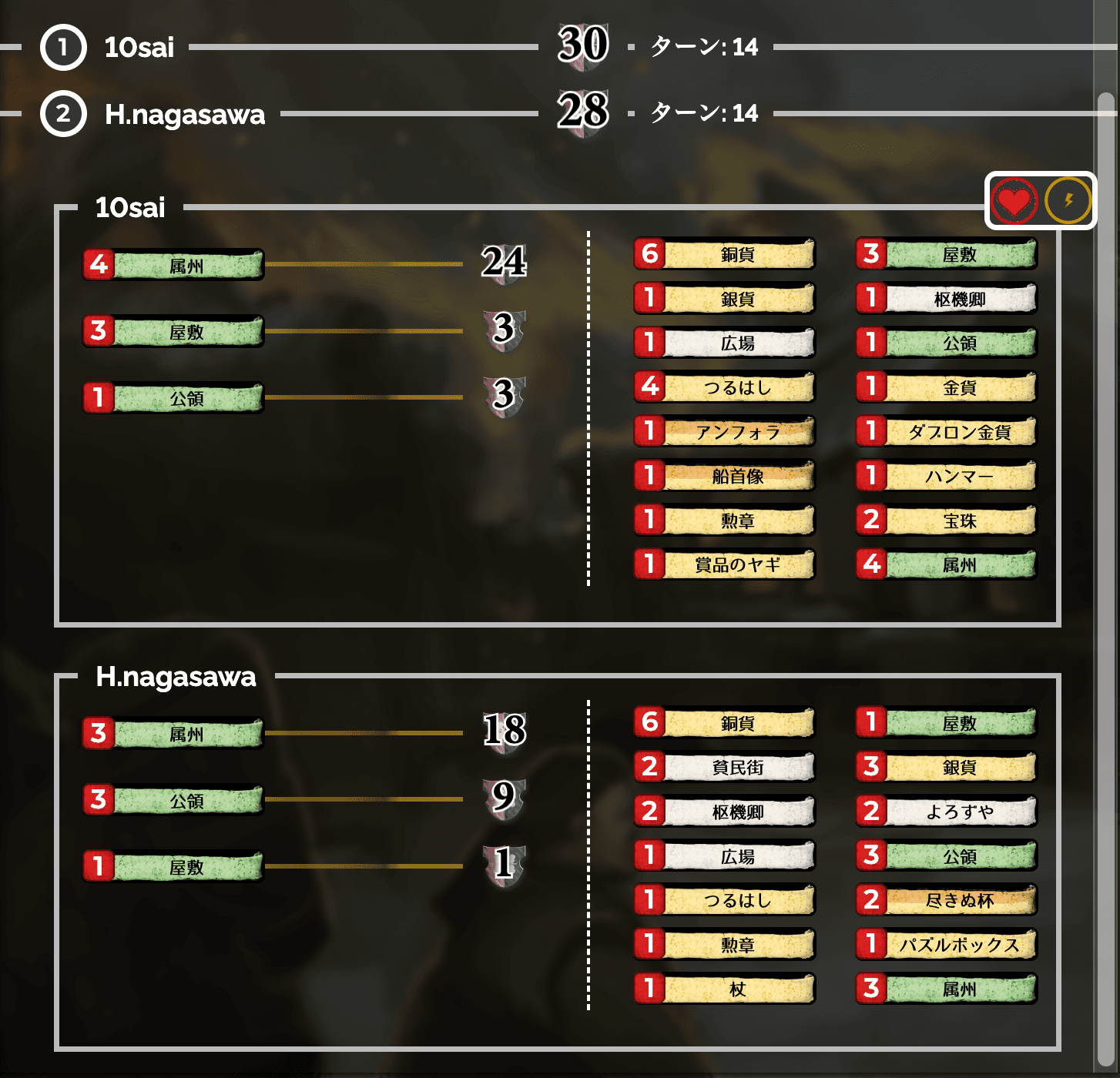
Task: Click the shield showing H.nagasawa's total score 28
Action: [583, 114]
